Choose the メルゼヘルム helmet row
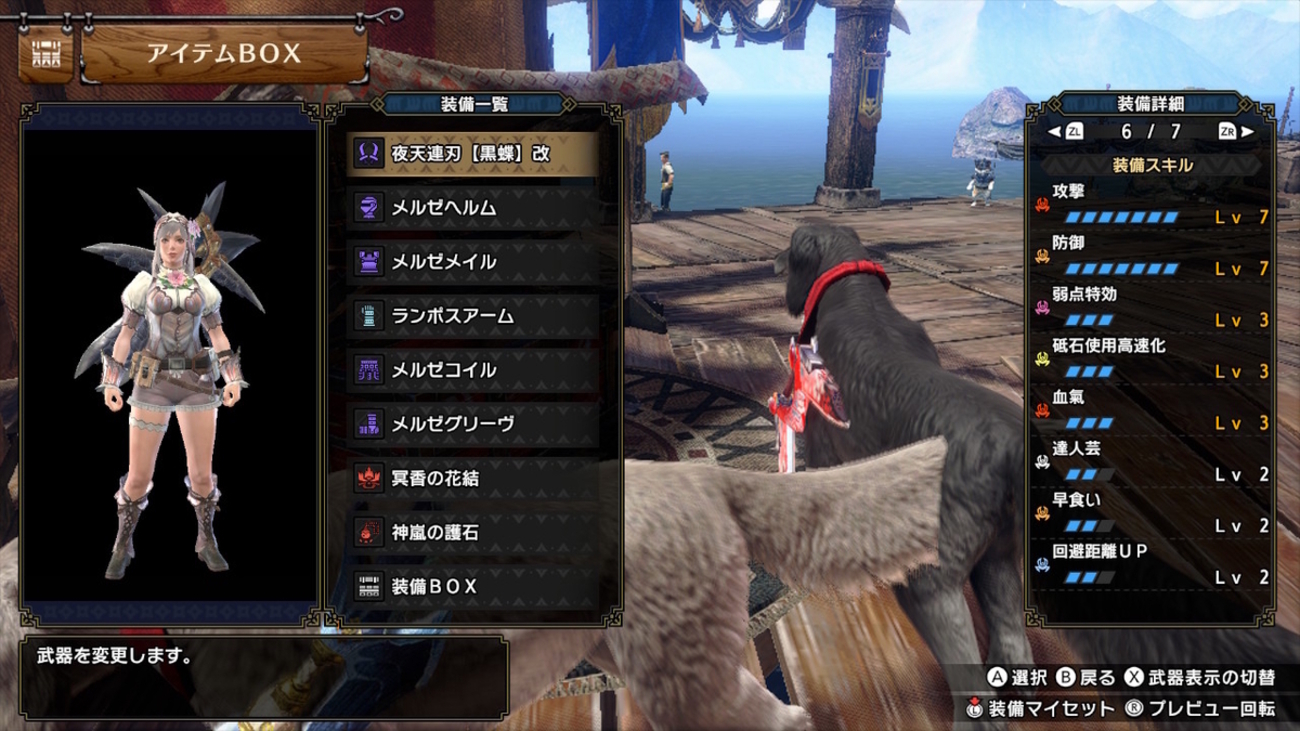Viewport: 1300px width, 731px height. (475, 208)
